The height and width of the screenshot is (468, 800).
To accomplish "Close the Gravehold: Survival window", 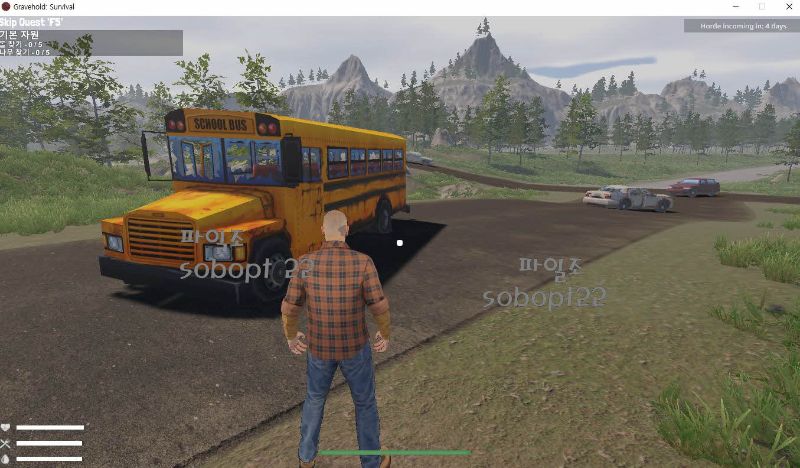I will 786,7.
